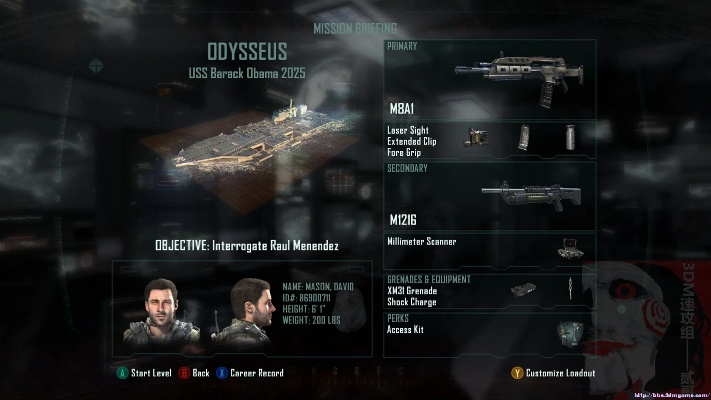Image resolution: width=711 pixels, height=400 pixels.
Task: Open Customize Loadout
Action: click(553, 373)
